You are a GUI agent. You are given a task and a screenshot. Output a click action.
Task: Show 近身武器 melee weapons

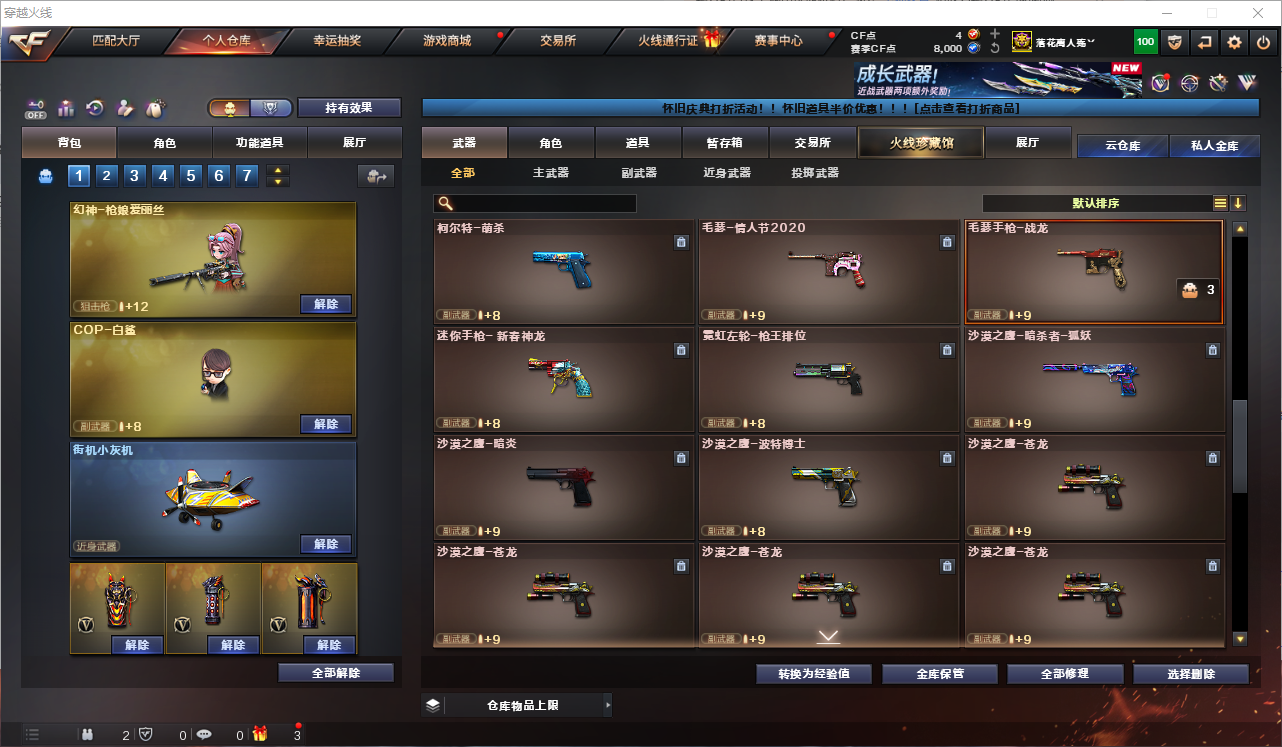(x=726, y=173)
